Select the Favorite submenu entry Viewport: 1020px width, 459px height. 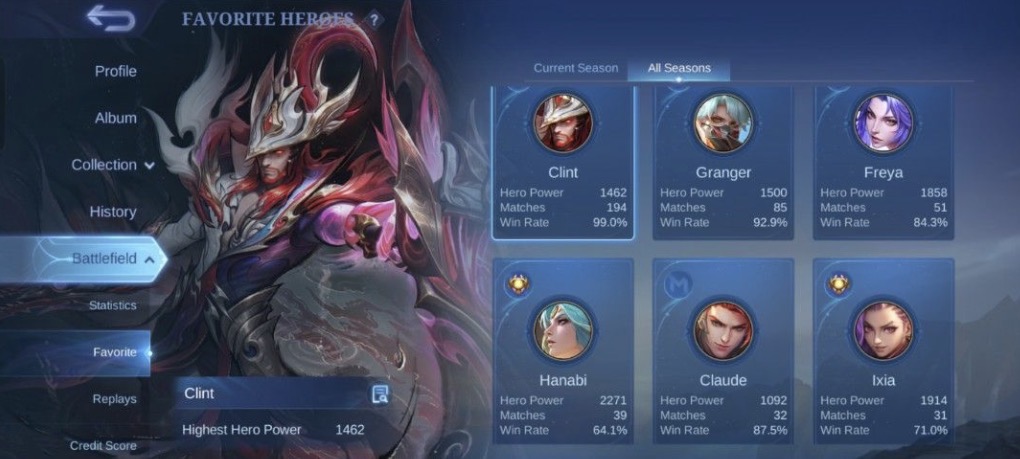[114, 352]
